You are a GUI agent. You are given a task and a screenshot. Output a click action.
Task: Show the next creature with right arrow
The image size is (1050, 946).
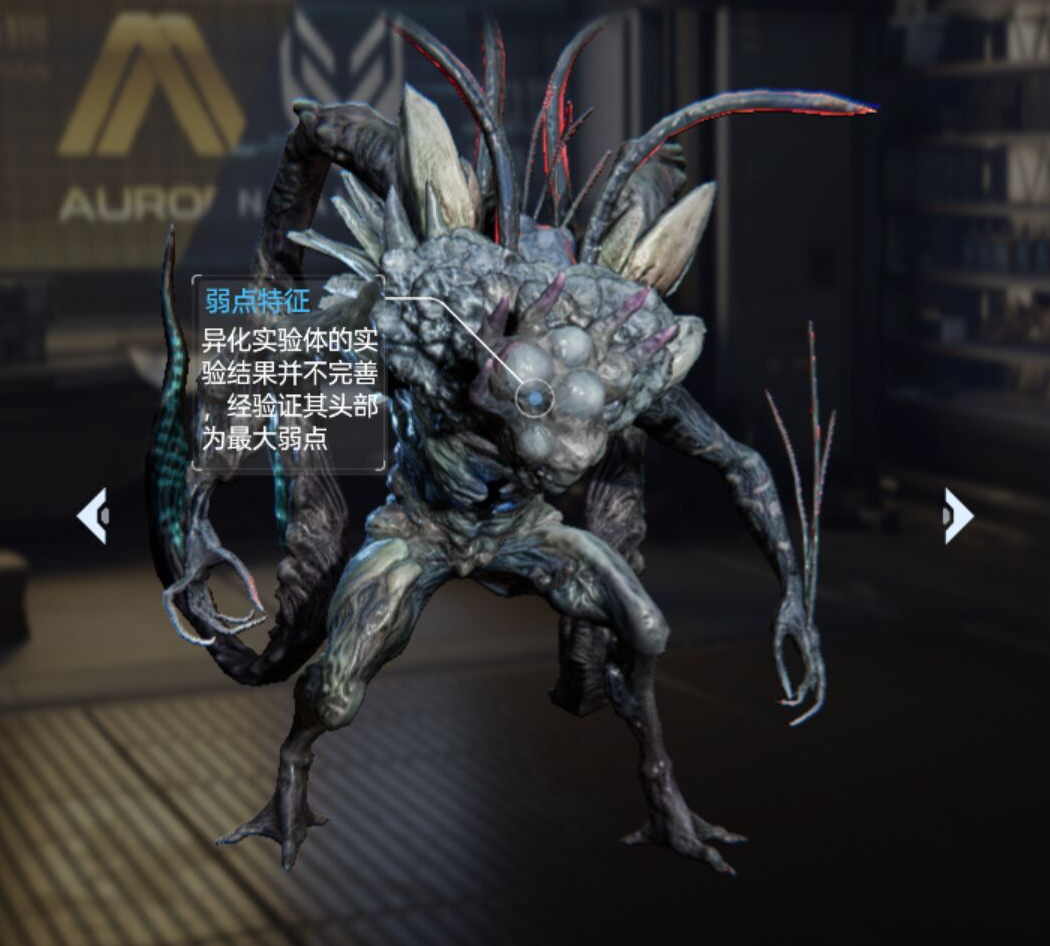[957, 515]
